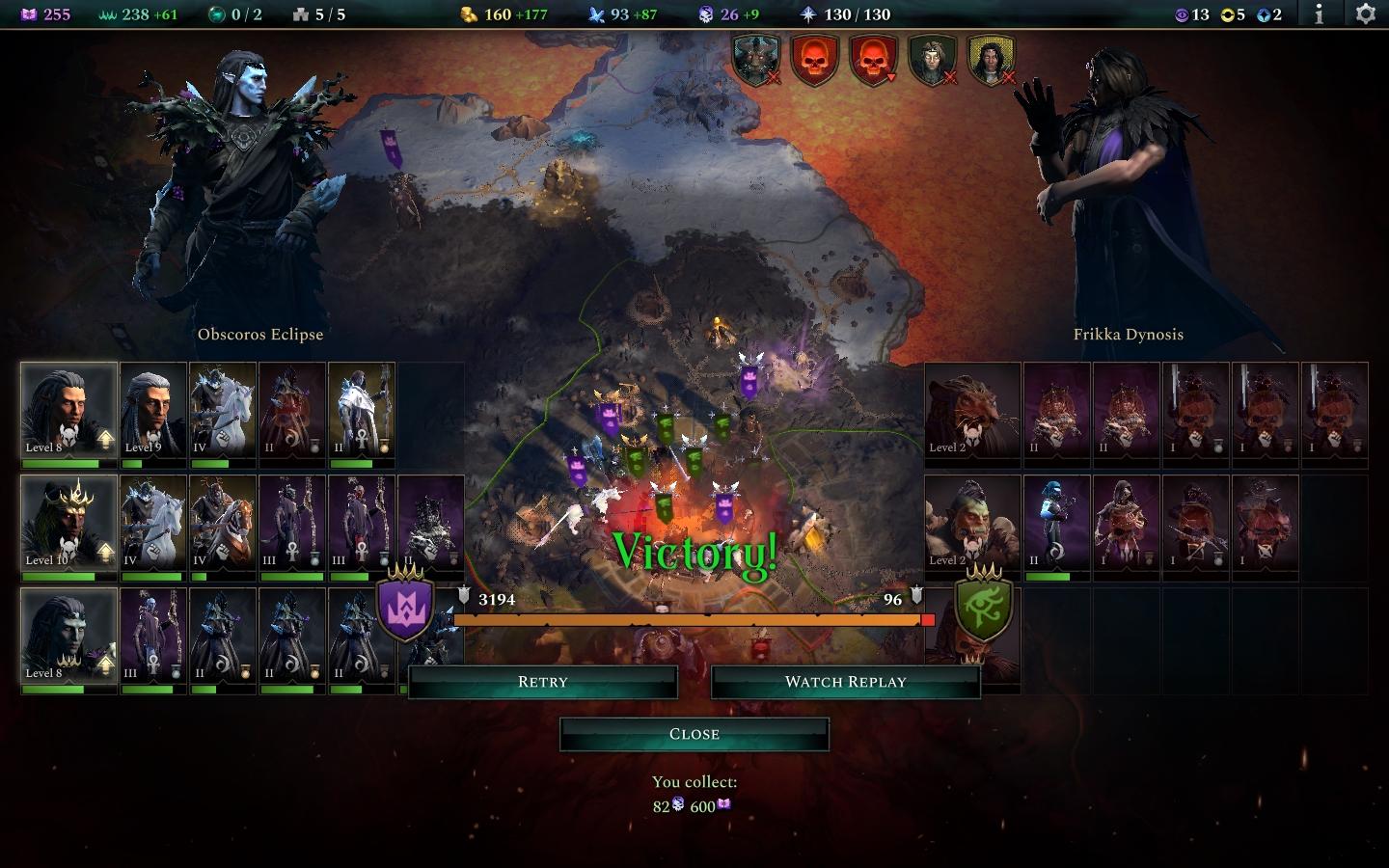1389x868 pixels.
Task: Select the enemy Level 2 orc hero portrait
Action: click(x=972, y=522)
